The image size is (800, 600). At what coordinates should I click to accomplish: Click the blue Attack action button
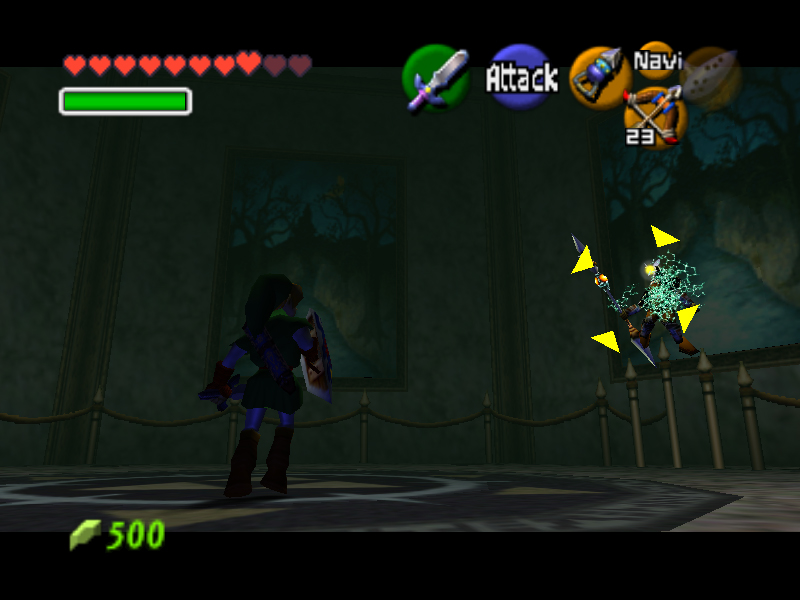tap(521, 77)
